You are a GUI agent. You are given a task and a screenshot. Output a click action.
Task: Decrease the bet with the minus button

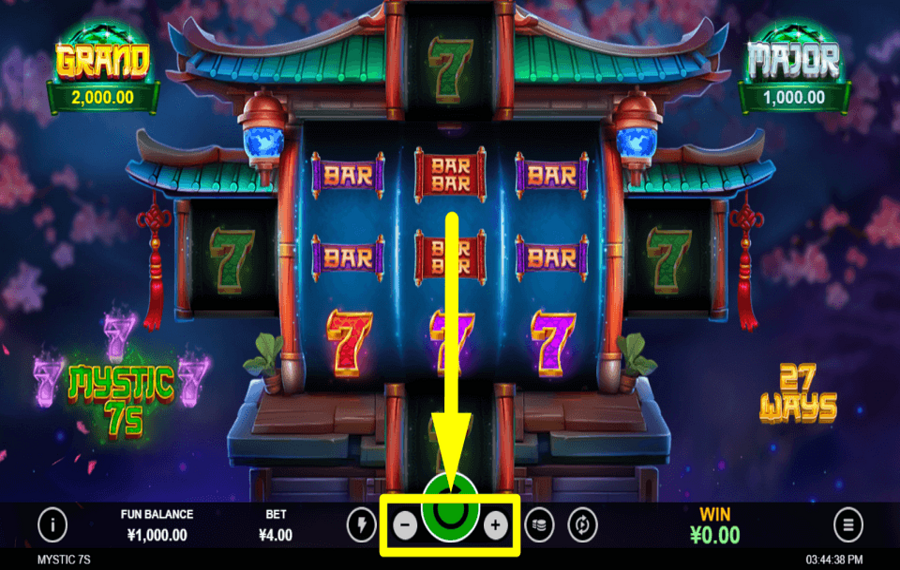pos(404,524)
